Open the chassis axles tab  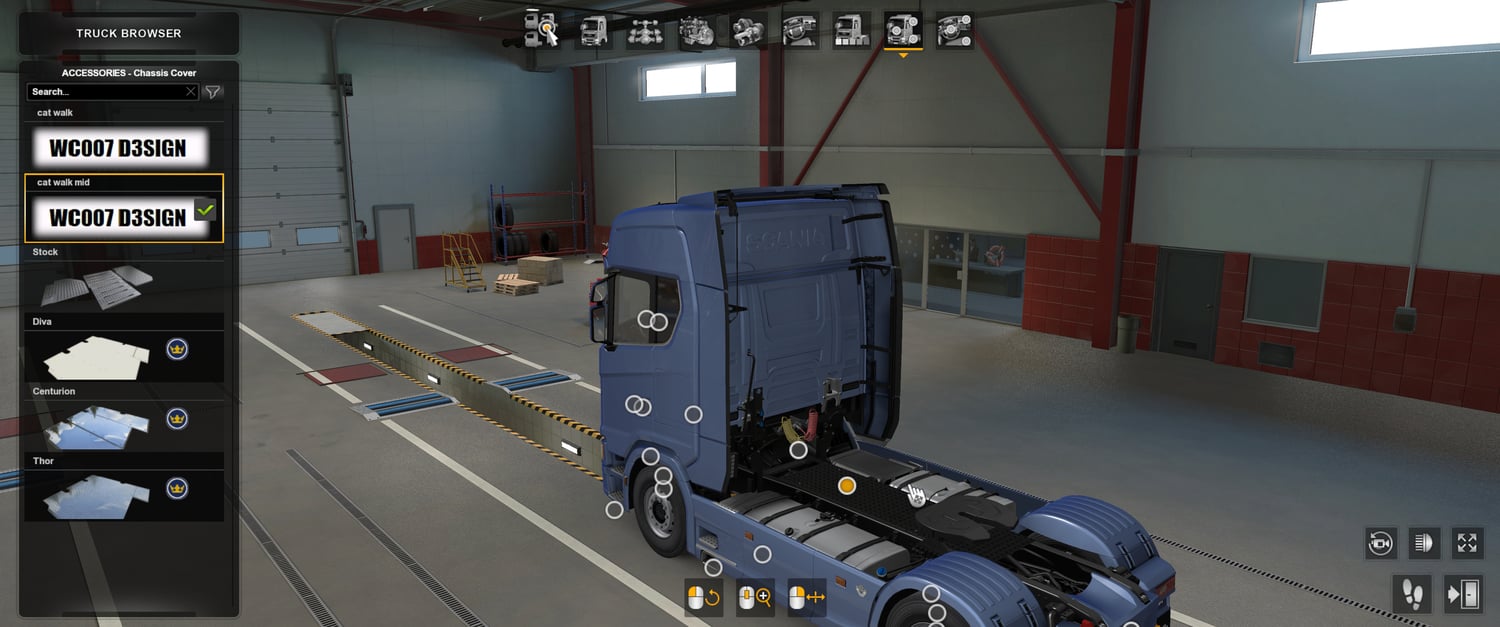click(x=645, y=30)
